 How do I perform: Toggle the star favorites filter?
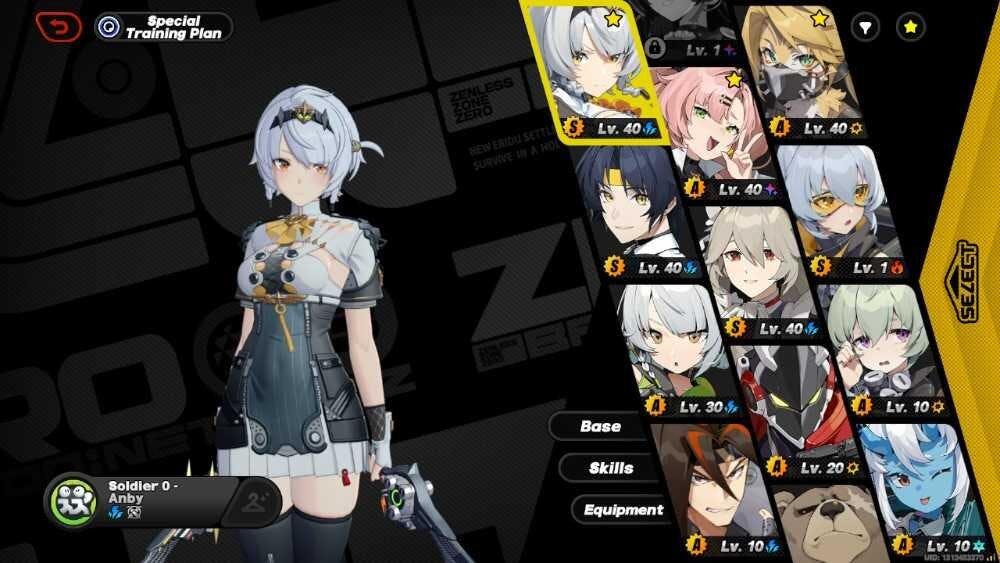pyautogui.click(x=910, y=27)
